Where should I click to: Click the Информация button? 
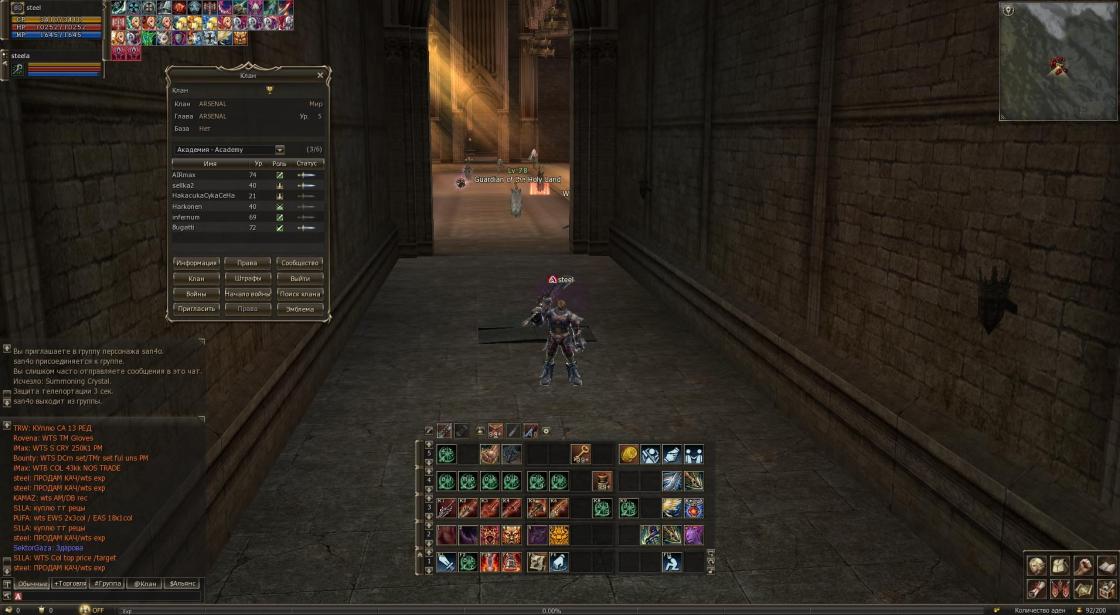coord(197,263)
